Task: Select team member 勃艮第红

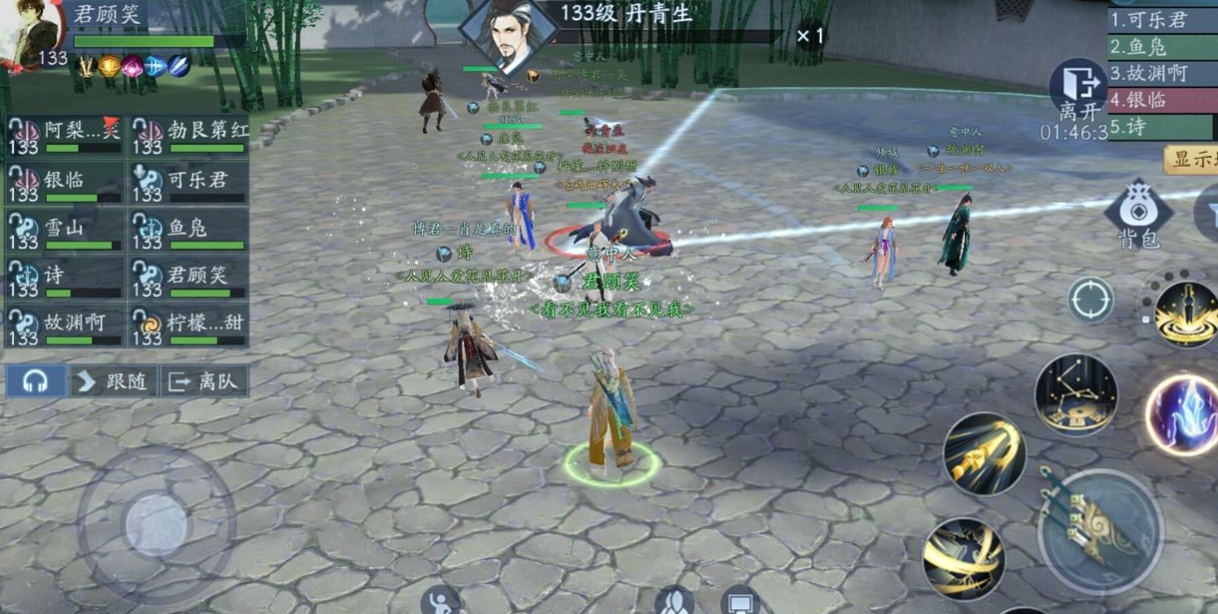Action: 189,136
